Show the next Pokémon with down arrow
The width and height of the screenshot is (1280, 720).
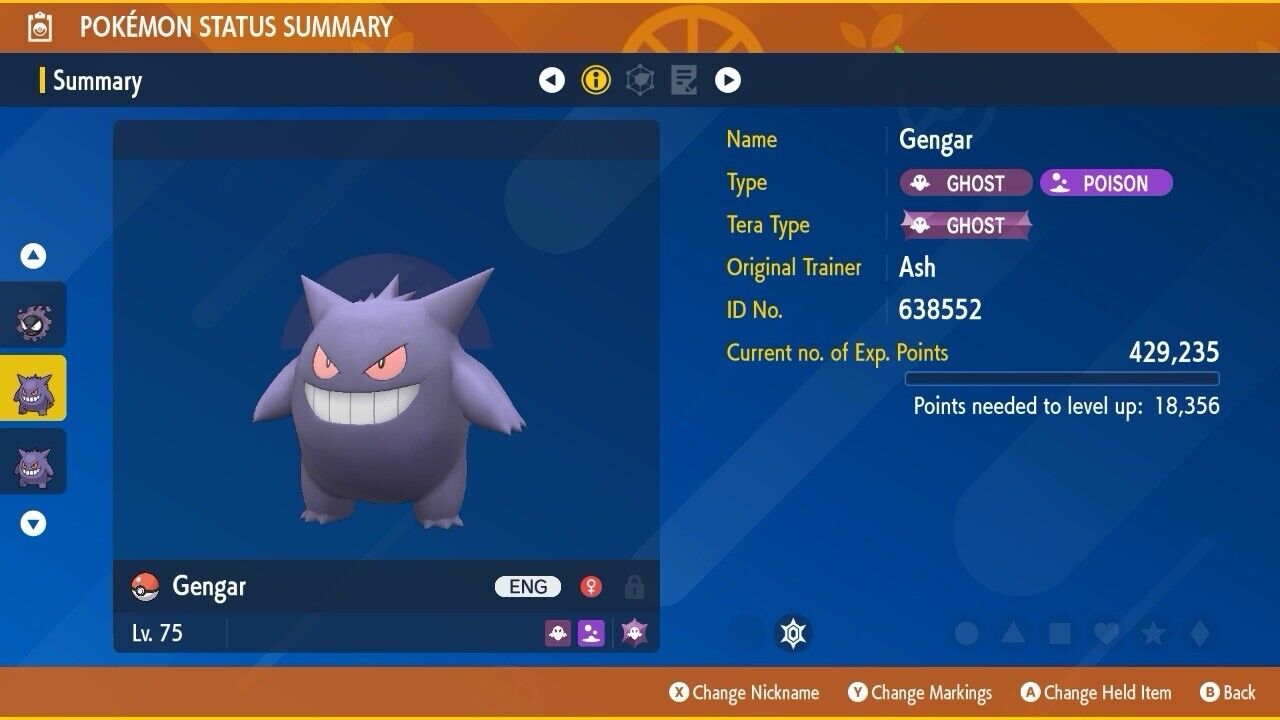pyautogui.click(x=33, y=523)
